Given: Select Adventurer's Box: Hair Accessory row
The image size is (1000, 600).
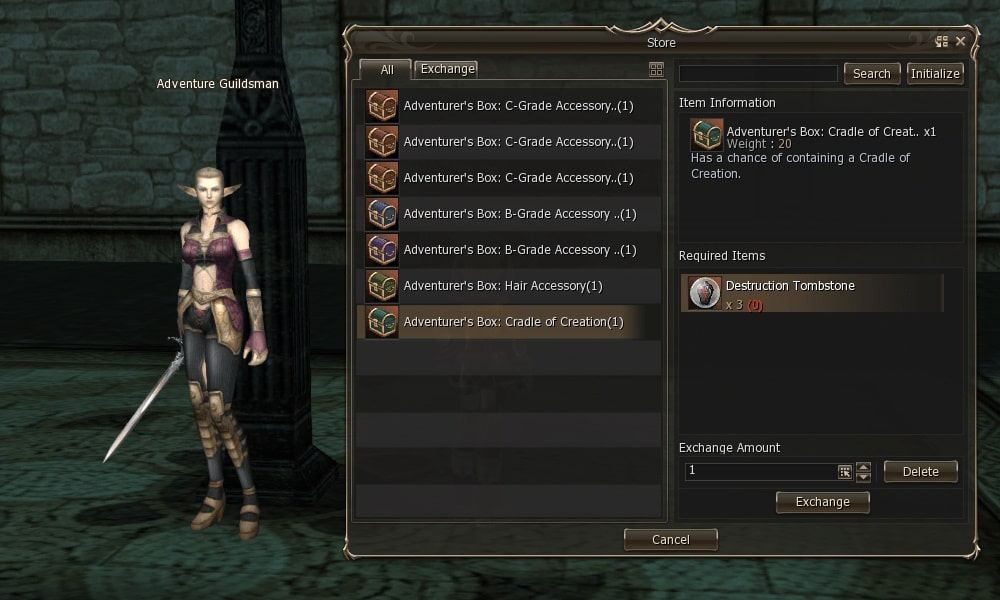Looking at the screenshot, I should (510, 286).
